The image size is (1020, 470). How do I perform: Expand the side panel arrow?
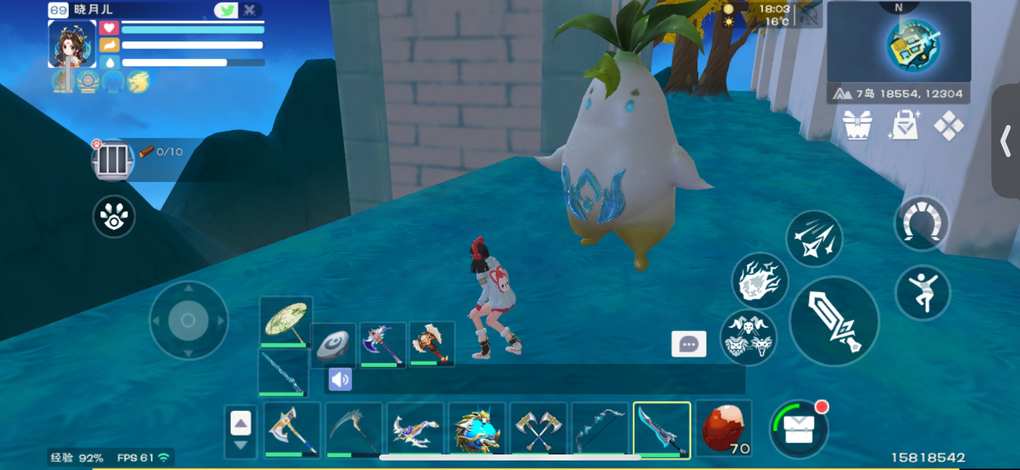(x=1005, y=141)
